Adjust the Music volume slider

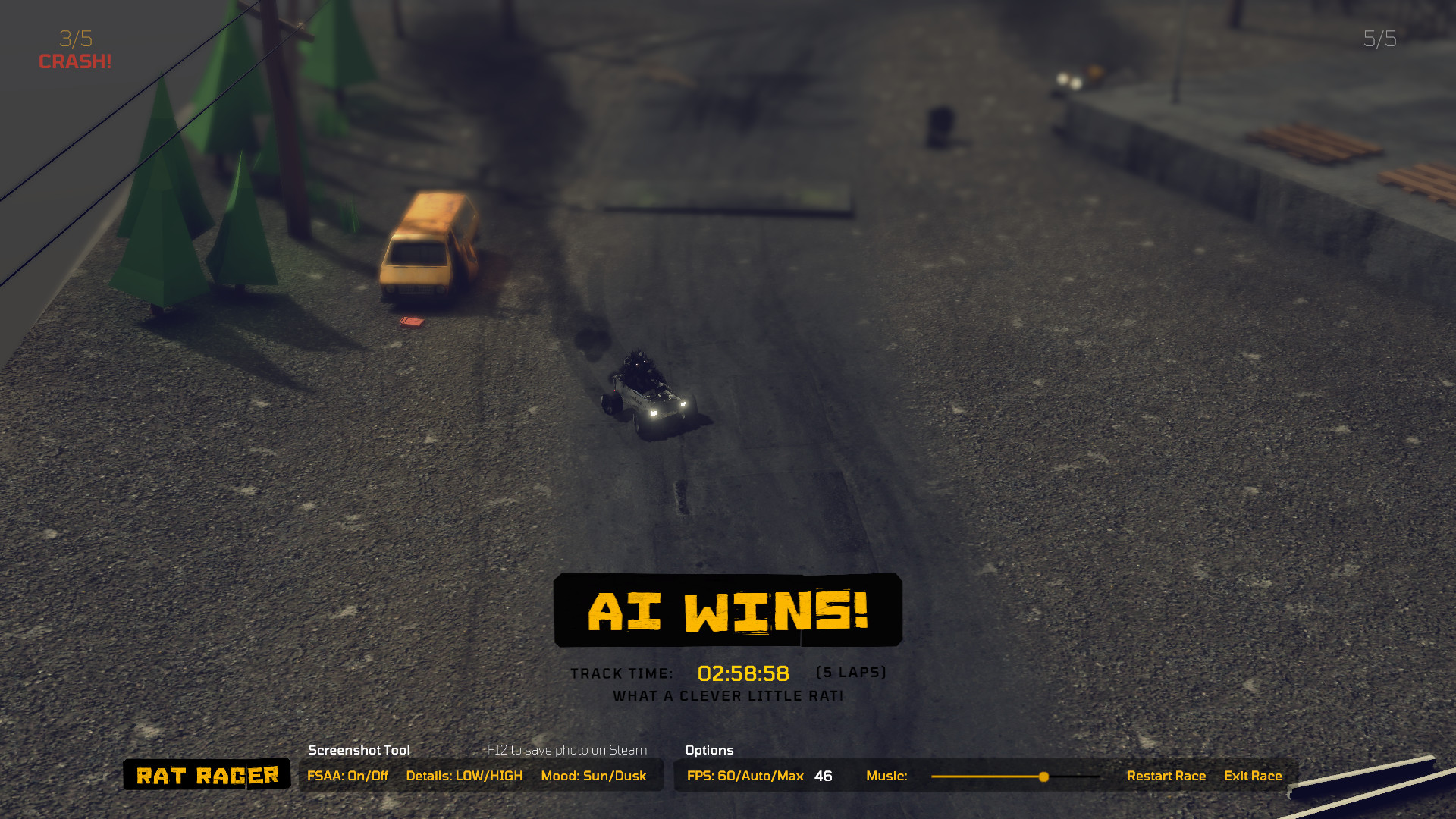coord(1044,777)
